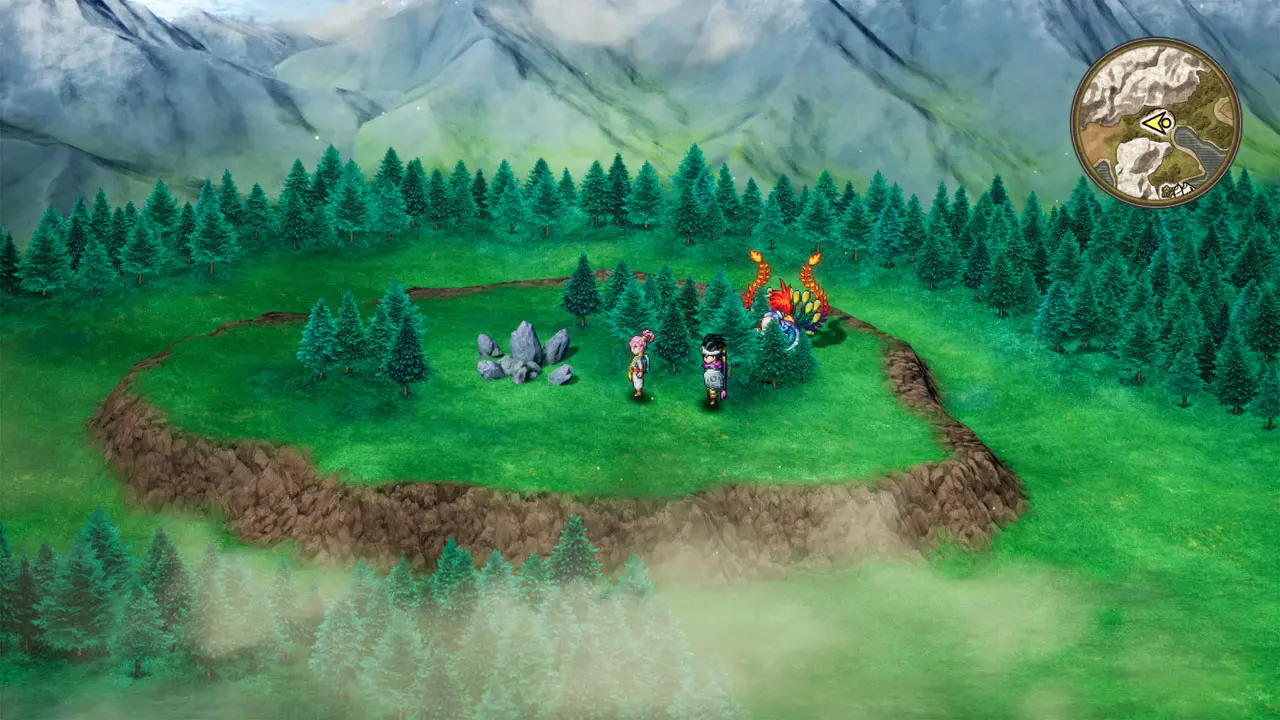
Task: Open the circular minimap
Action: tap(1156, 123)
